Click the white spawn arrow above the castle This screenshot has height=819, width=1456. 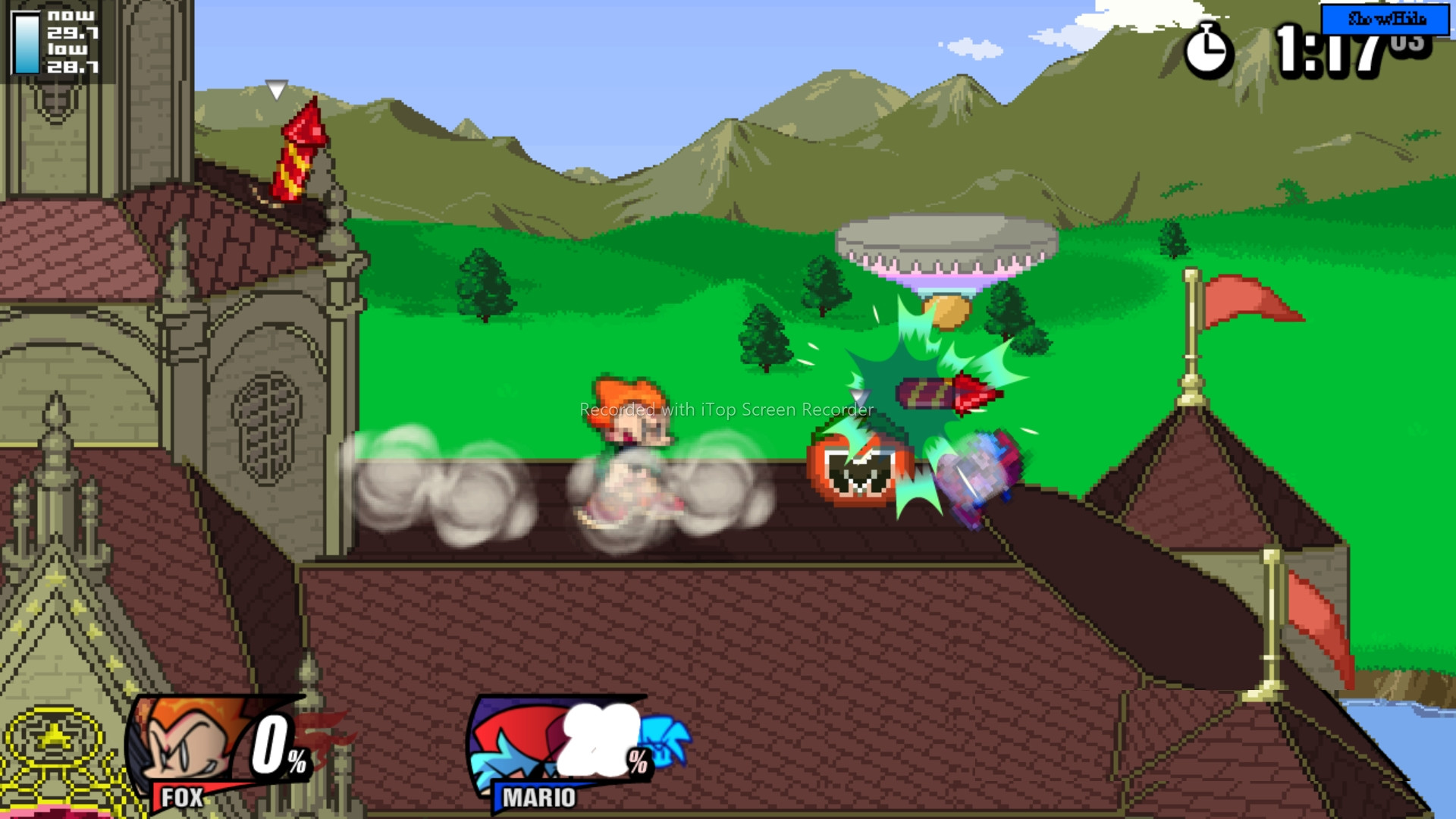pyautogui.click(x=275, y=91)
